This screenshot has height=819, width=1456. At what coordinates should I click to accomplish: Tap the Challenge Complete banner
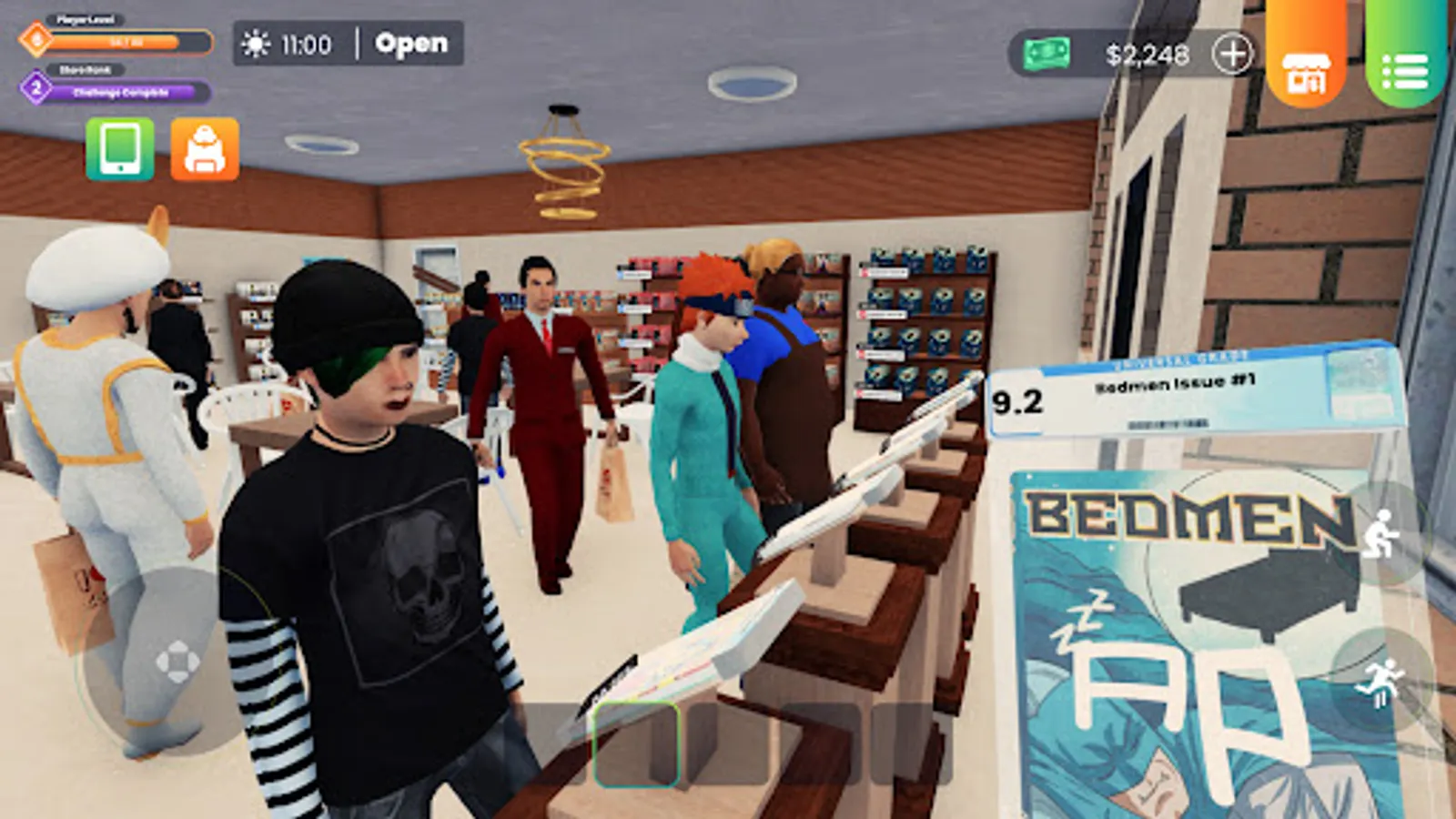pyautogui.click(x=119, y=92)
